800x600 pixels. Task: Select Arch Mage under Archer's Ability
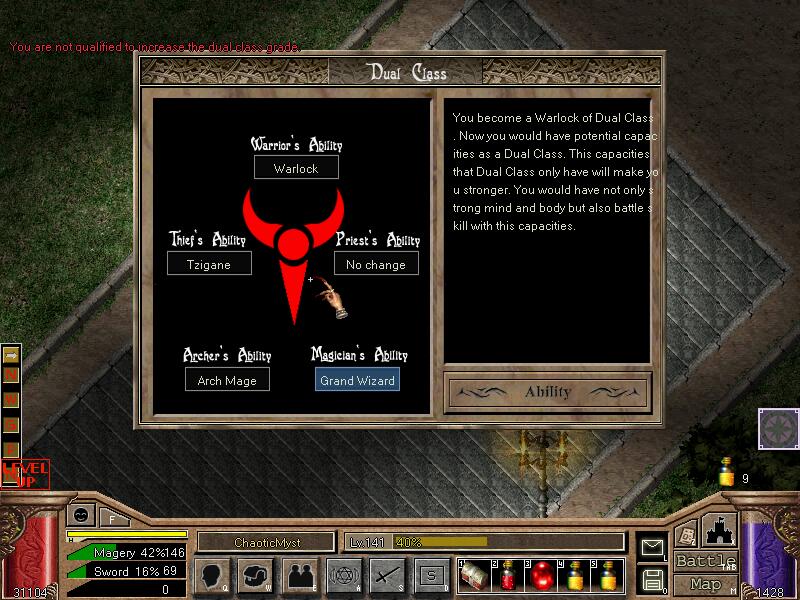click(227, 380)
